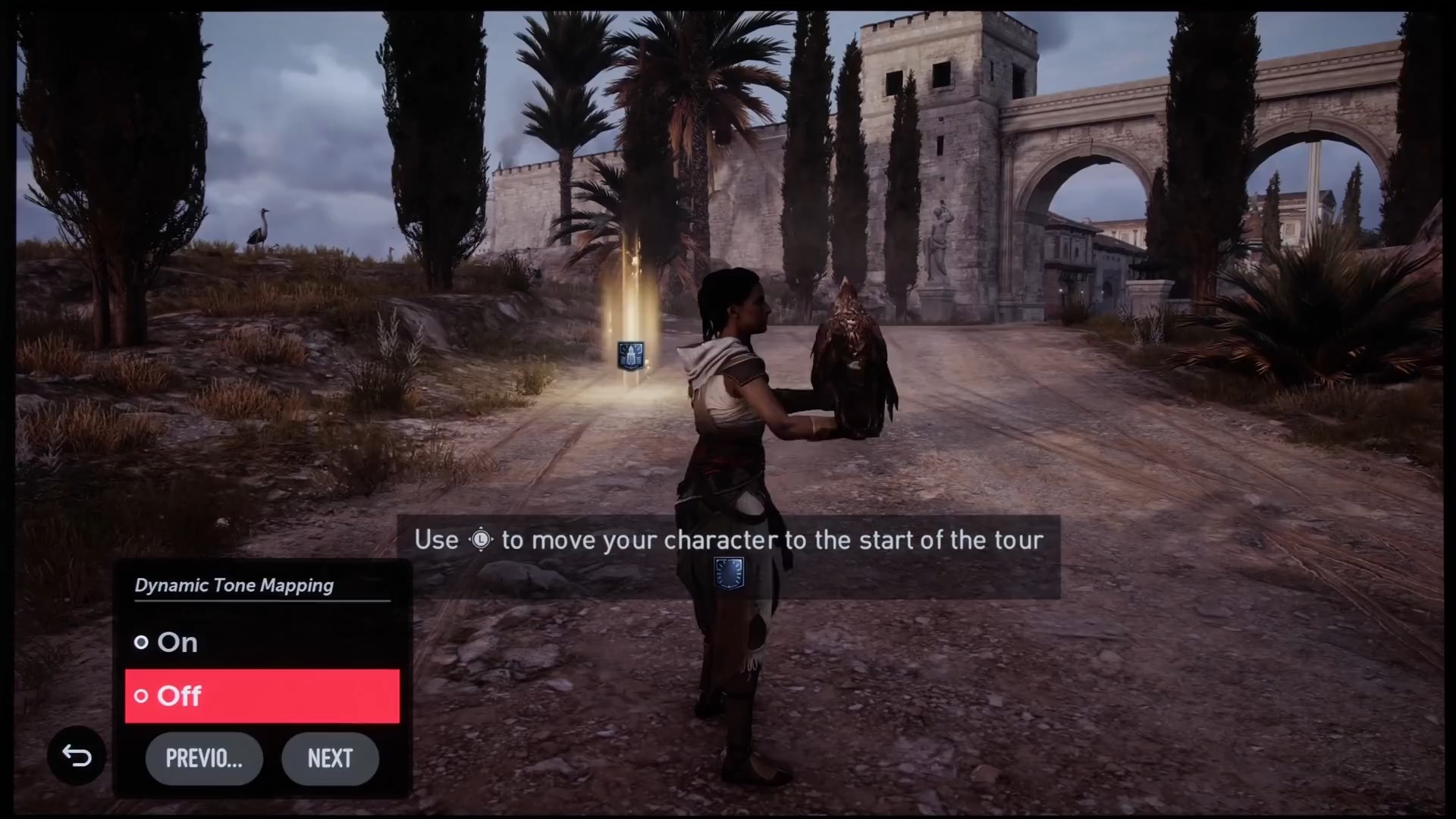The image size is (1456, 819).
Task: Close the menu with the back arrow
Action: (77, 755)
